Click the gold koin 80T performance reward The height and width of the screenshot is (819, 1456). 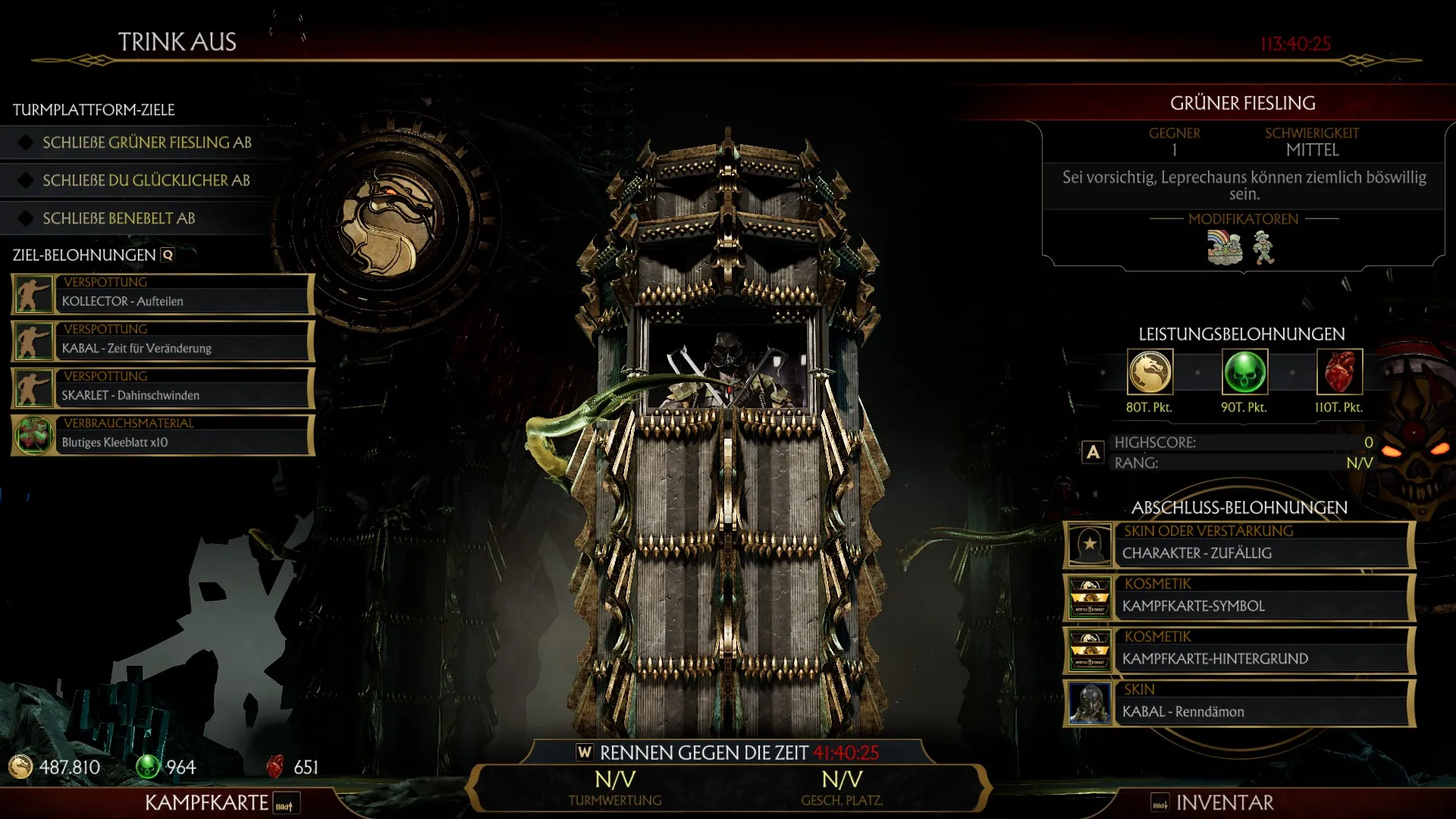(x=1150, y=372)
